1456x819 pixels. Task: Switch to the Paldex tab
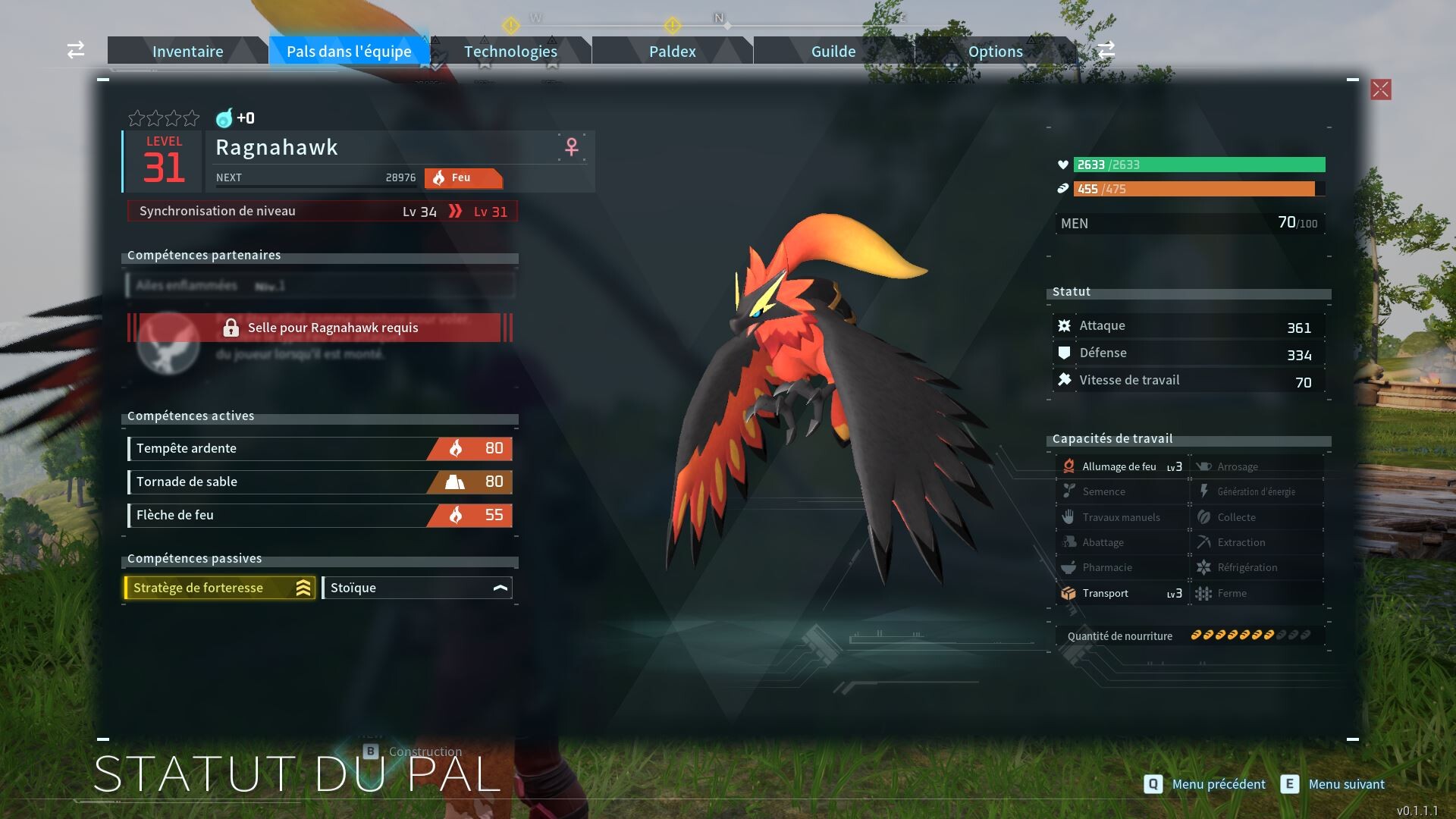coord(670,51)
